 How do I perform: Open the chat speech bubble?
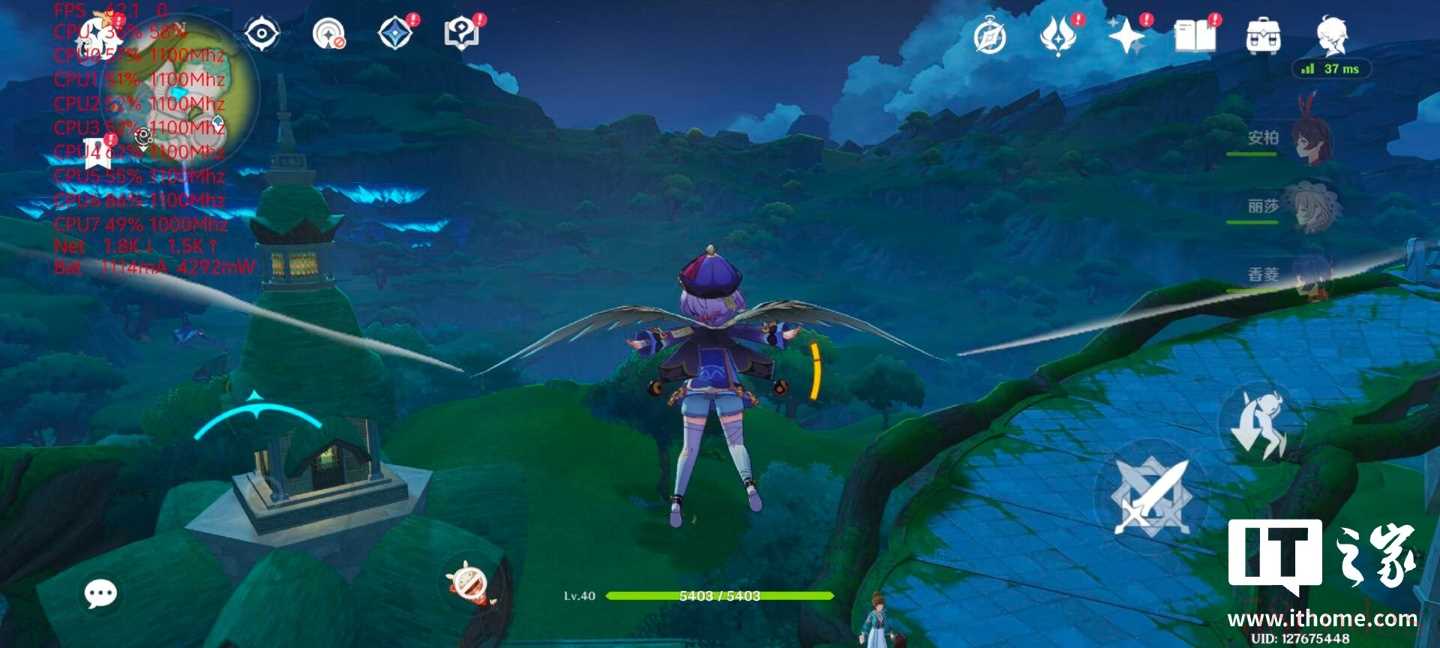pyautogui.click(x=100, y=594)
